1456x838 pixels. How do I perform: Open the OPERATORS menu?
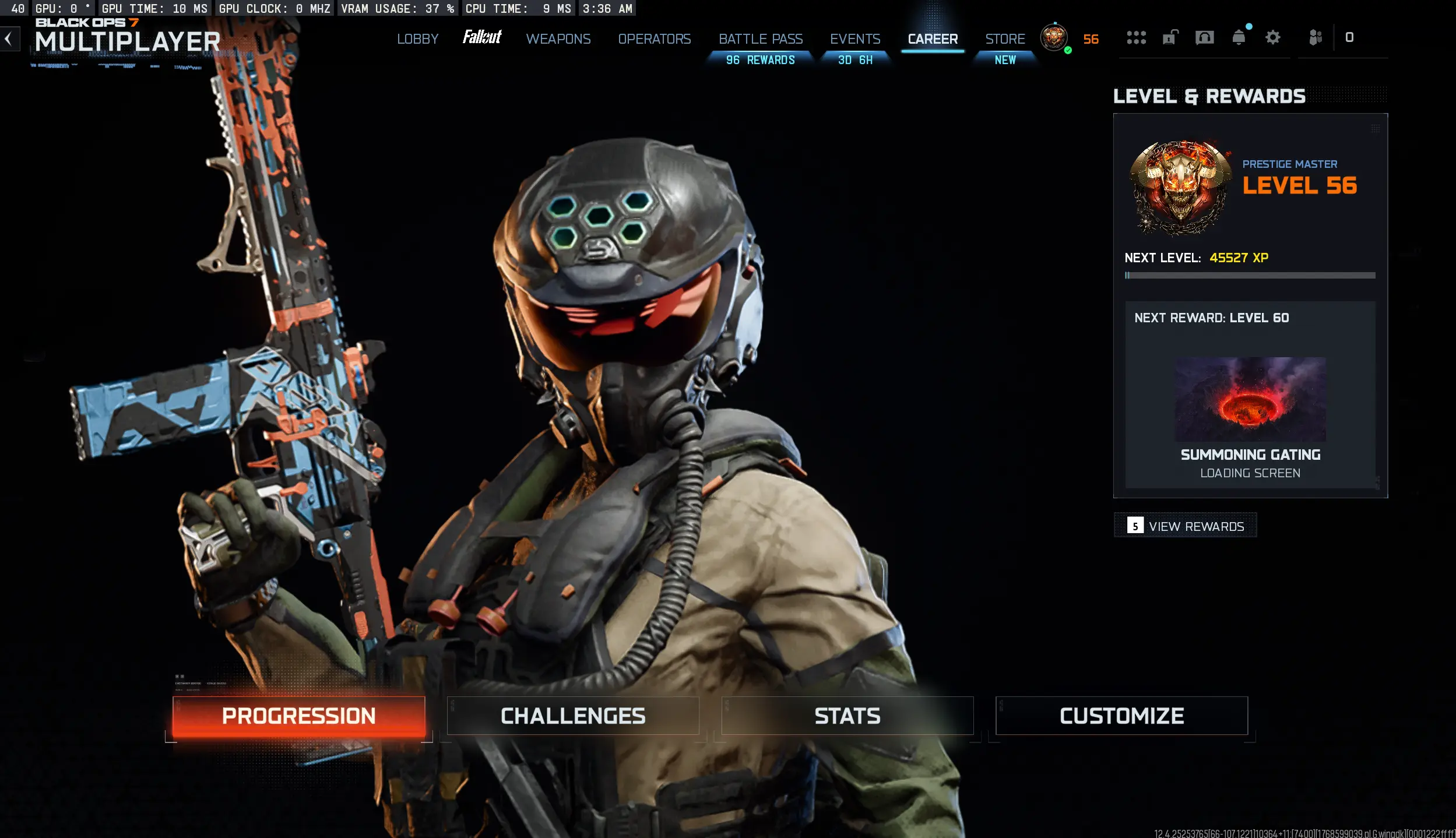tap(654, 38)
